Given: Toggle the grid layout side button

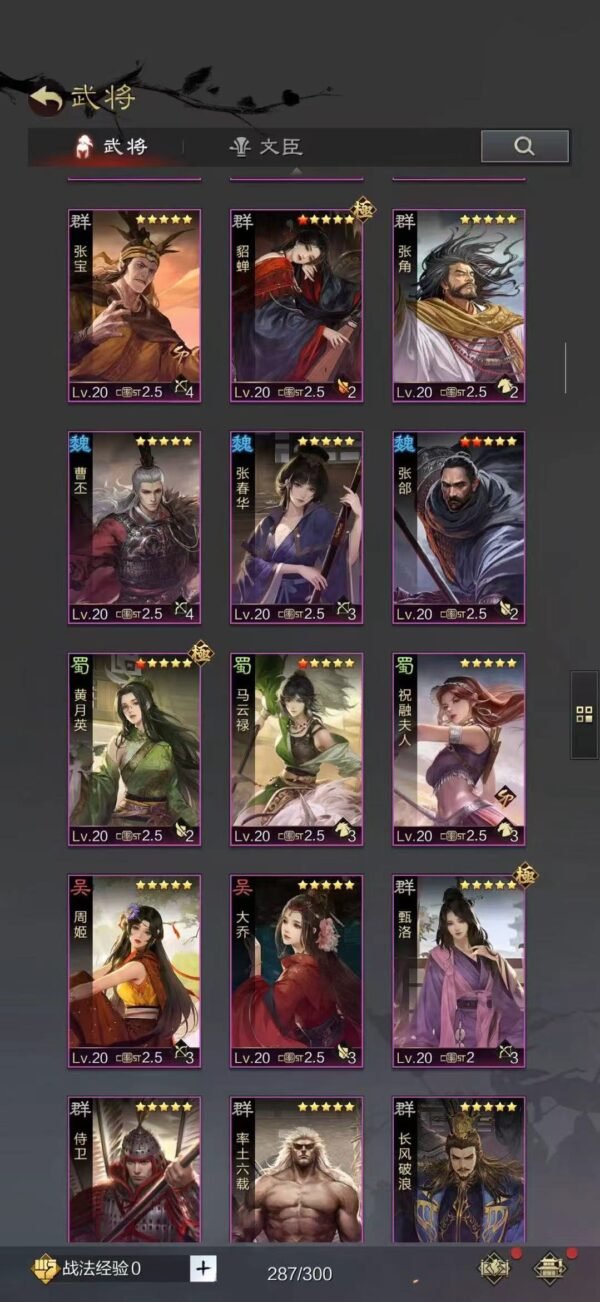Looking at the screenshot, I should (584, 714).
